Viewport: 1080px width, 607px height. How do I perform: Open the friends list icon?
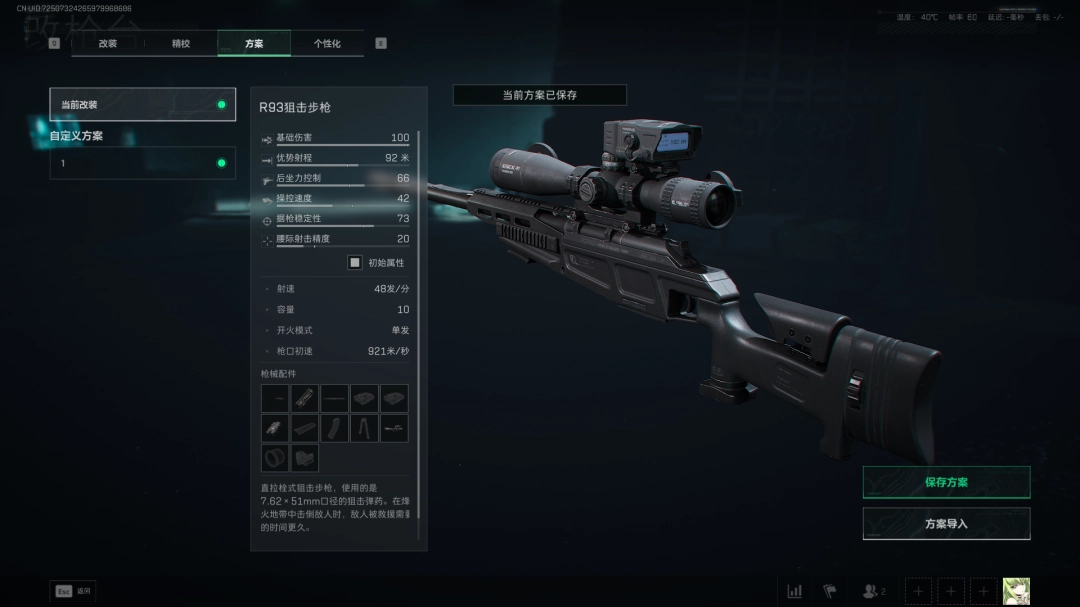(x=873, y=591)
